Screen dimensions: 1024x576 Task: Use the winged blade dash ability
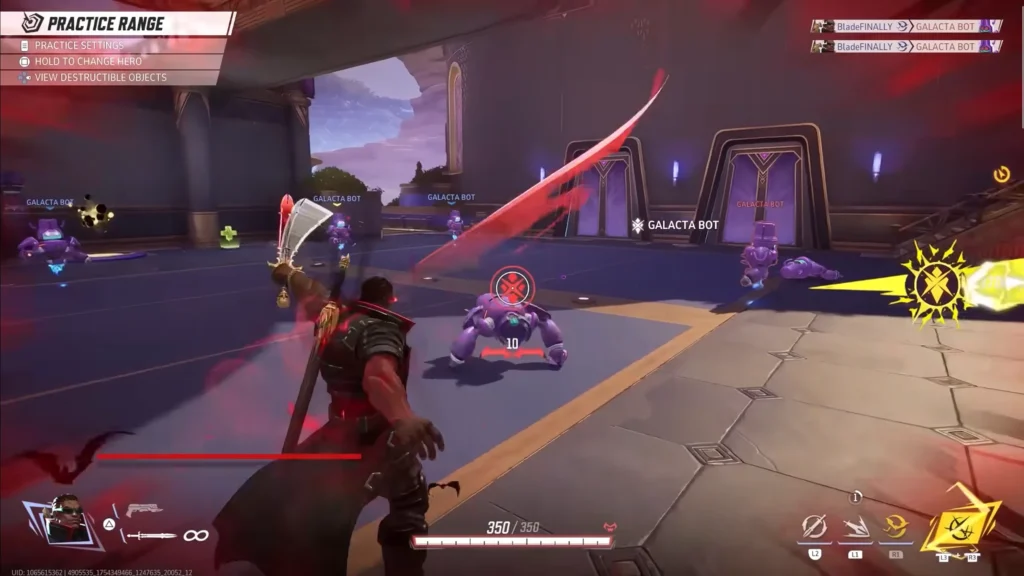(855, 525)
